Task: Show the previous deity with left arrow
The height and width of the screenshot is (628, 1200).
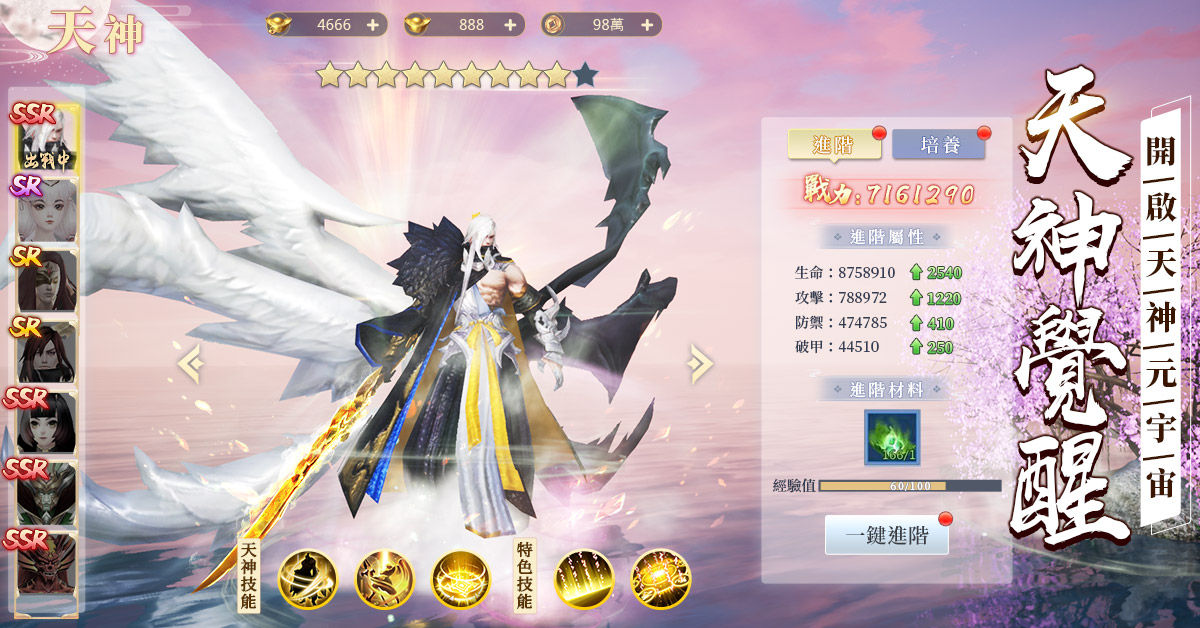Action: pyautogui.click(x=190, y=363)
